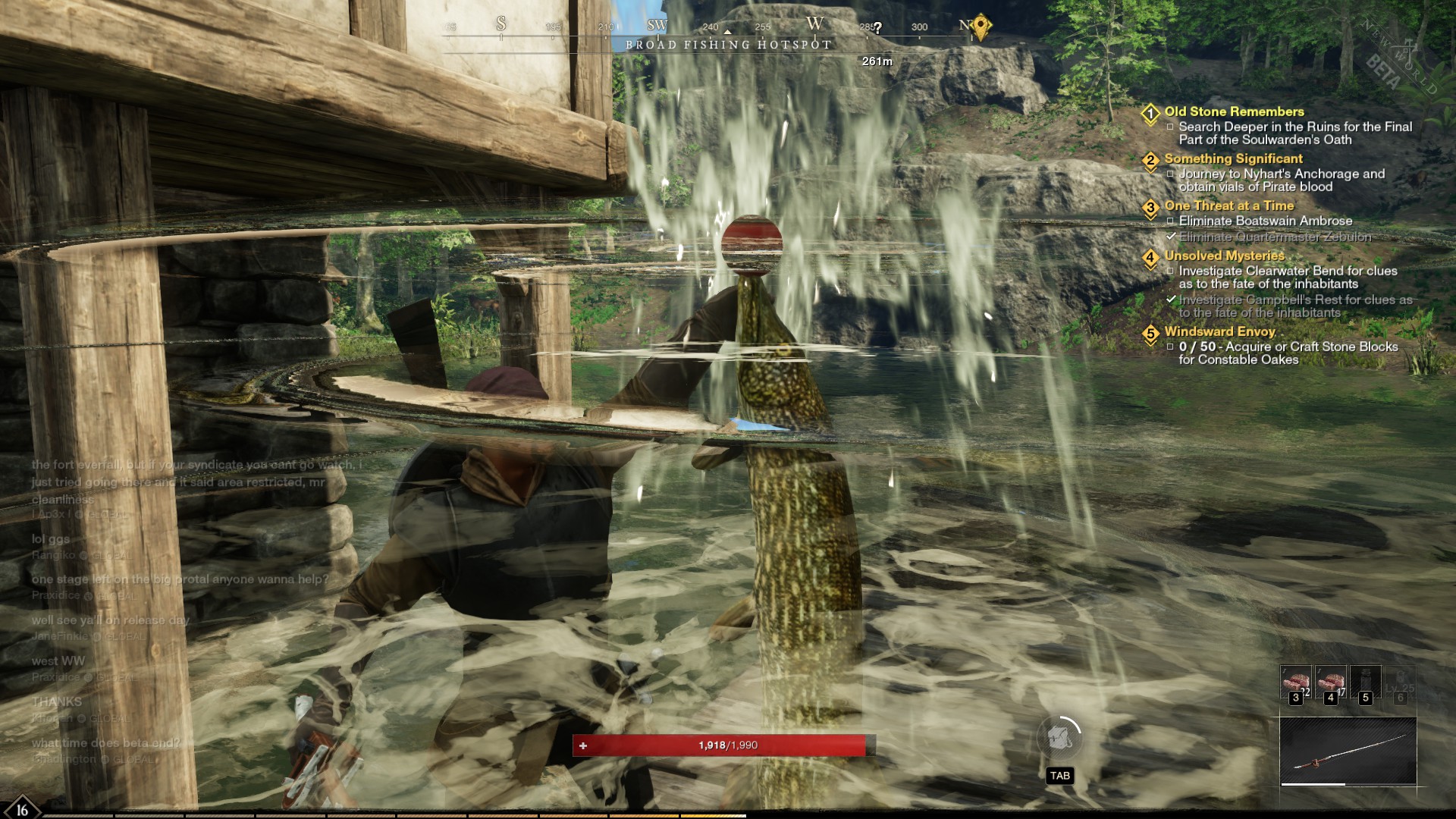Use the meat in quick slot 3
This screenshot has width=1456, height=819.
pos(1295,683)
